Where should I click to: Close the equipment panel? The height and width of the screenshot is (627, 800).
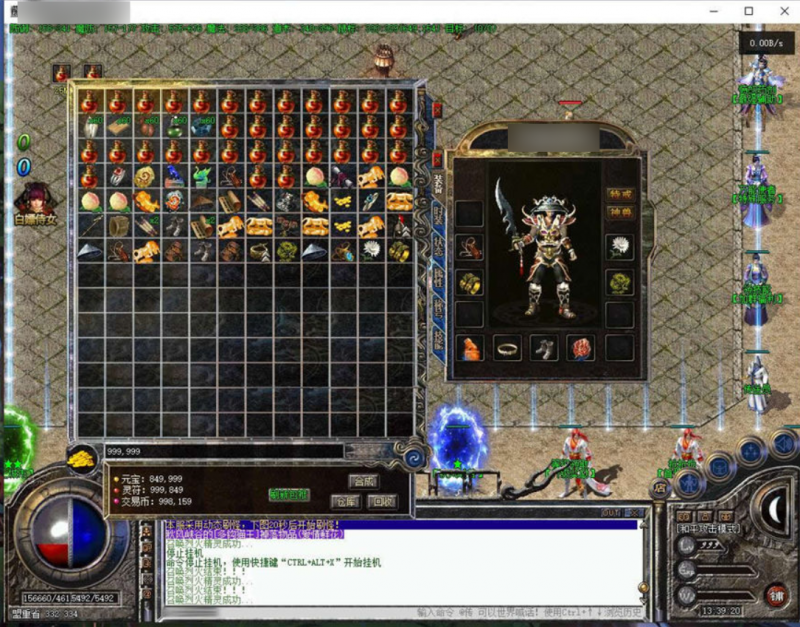coord(437,159)
